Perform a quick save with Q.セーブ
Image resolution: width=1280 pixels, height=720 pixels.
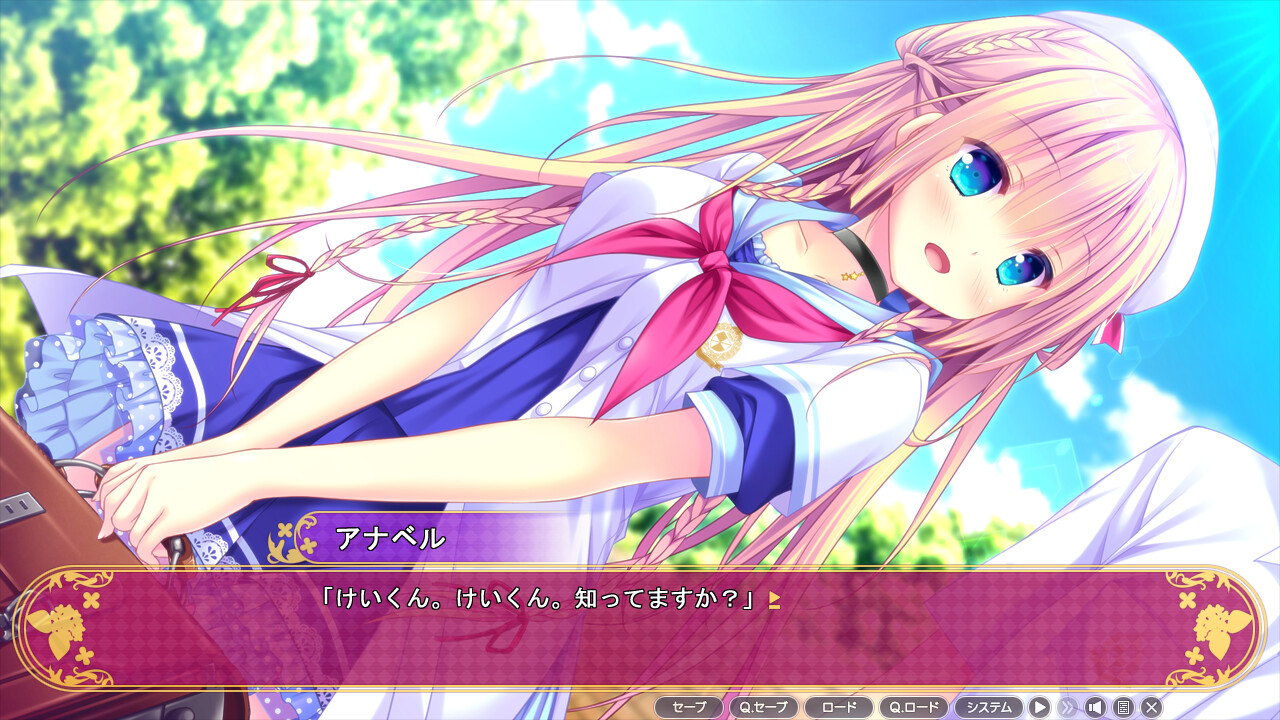click(764, 706)
